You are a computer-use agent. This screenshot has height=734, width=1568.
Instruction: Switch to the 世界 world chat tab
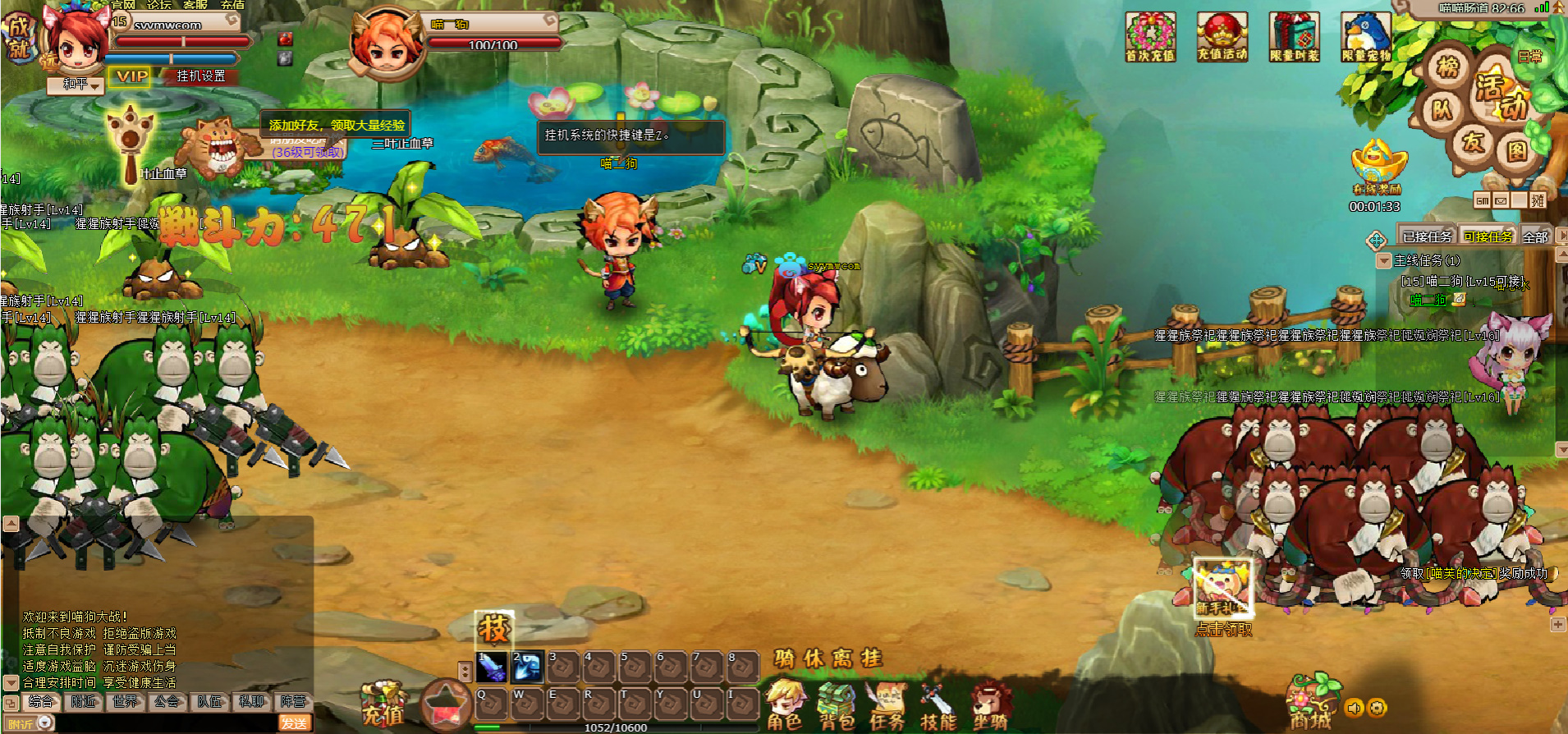tap(126, 702)
